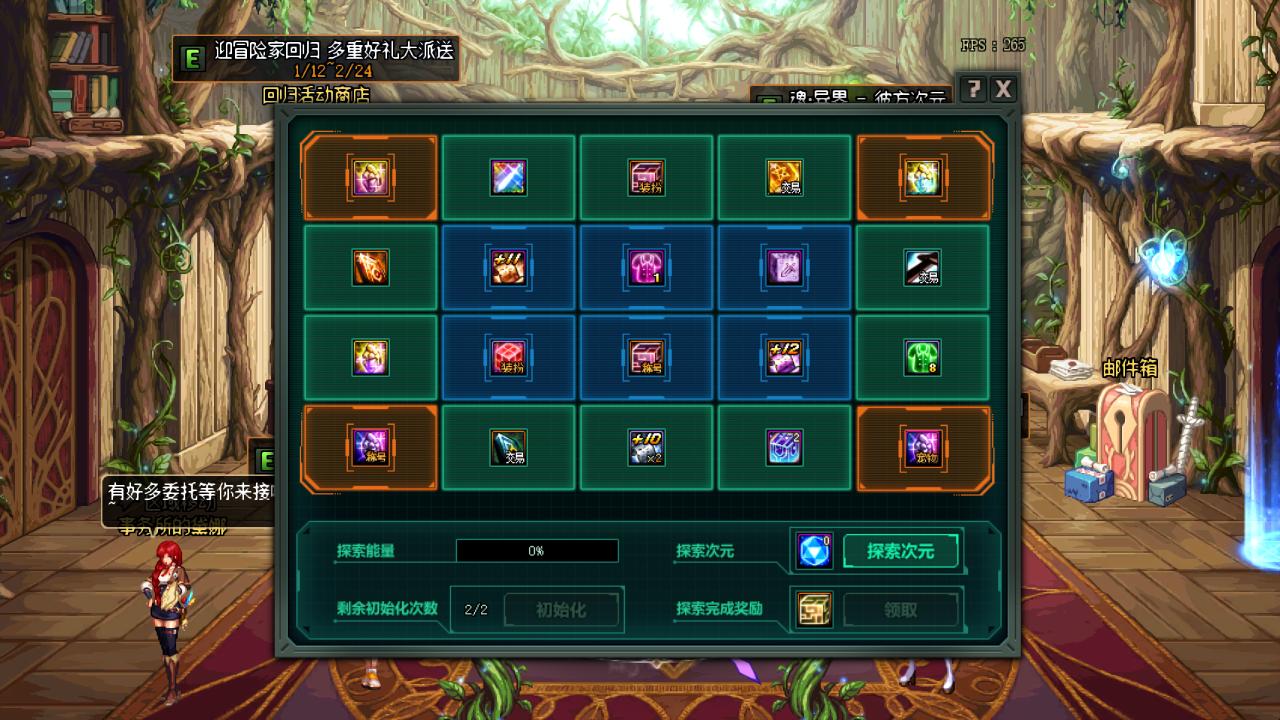
Task: Click the 探索能量 progress bar showing 0%
Action: 537,550
